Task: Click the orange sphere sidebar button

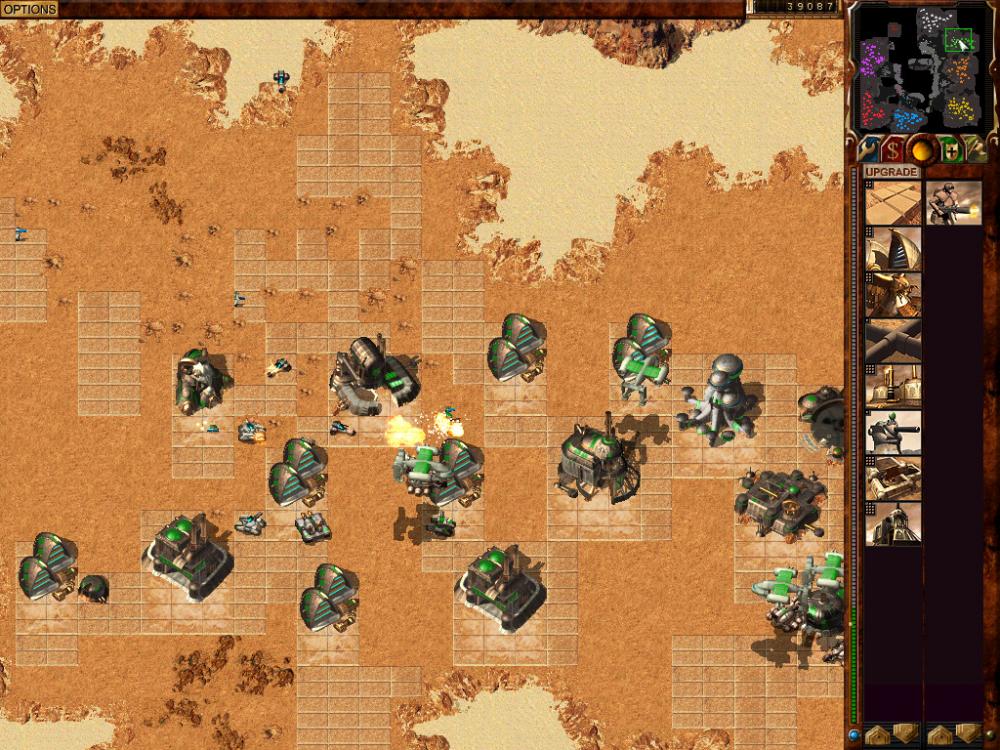Action: point(920,150)
